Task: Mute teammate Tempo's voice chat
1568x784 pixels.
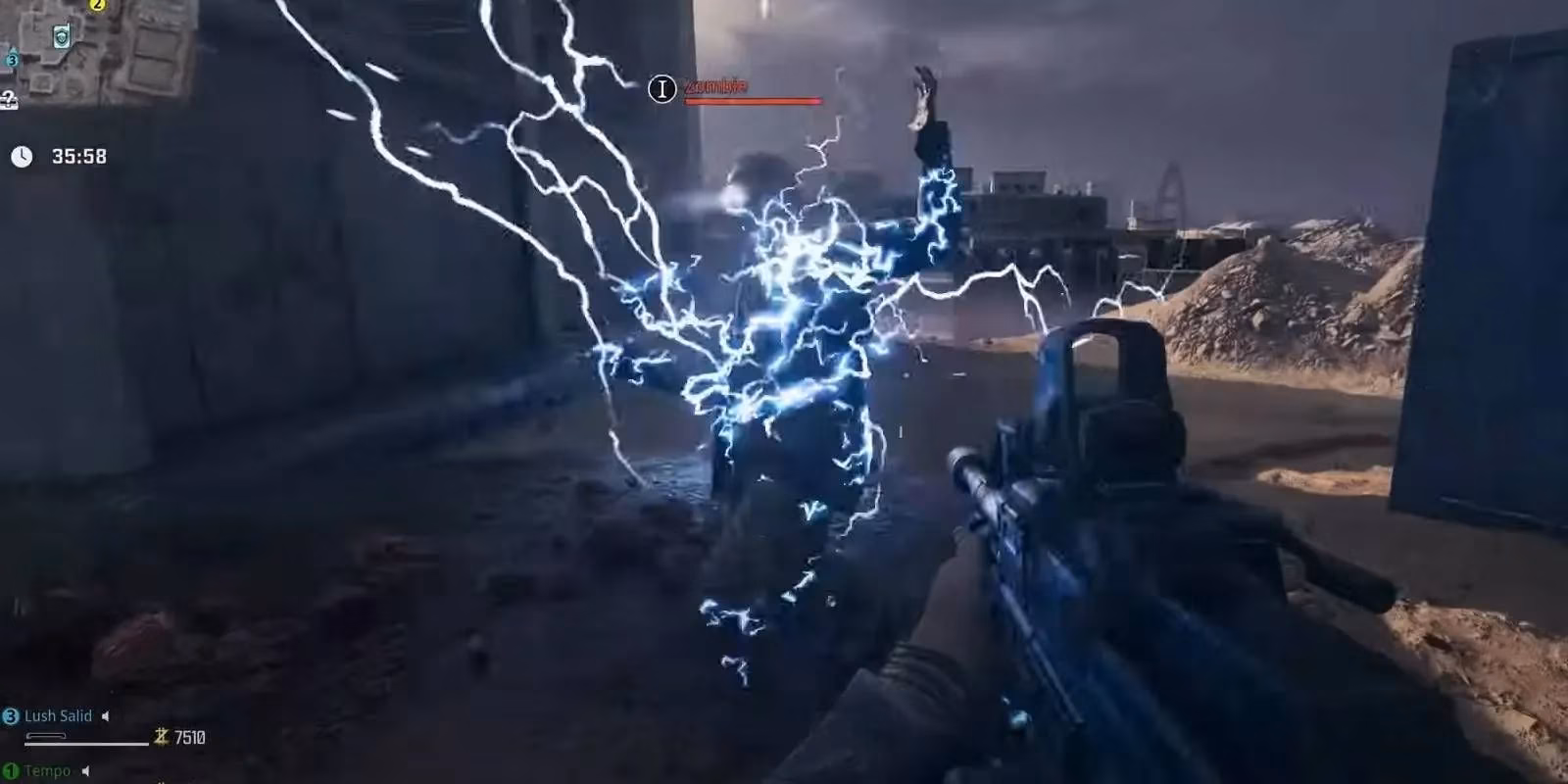Action: [x=85, y=770]
